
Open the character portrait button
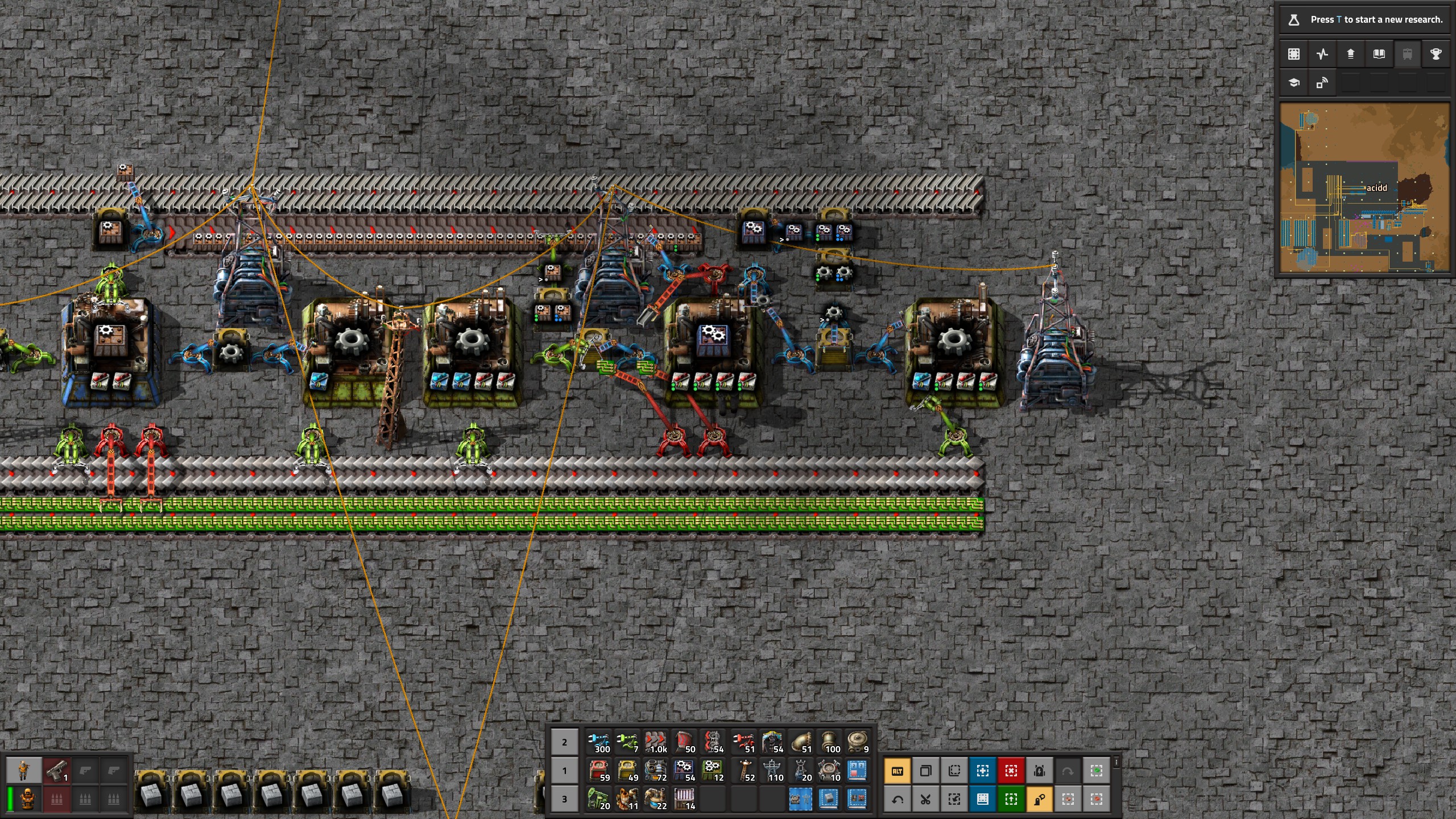pyautogui.click(x=23, y=771)
